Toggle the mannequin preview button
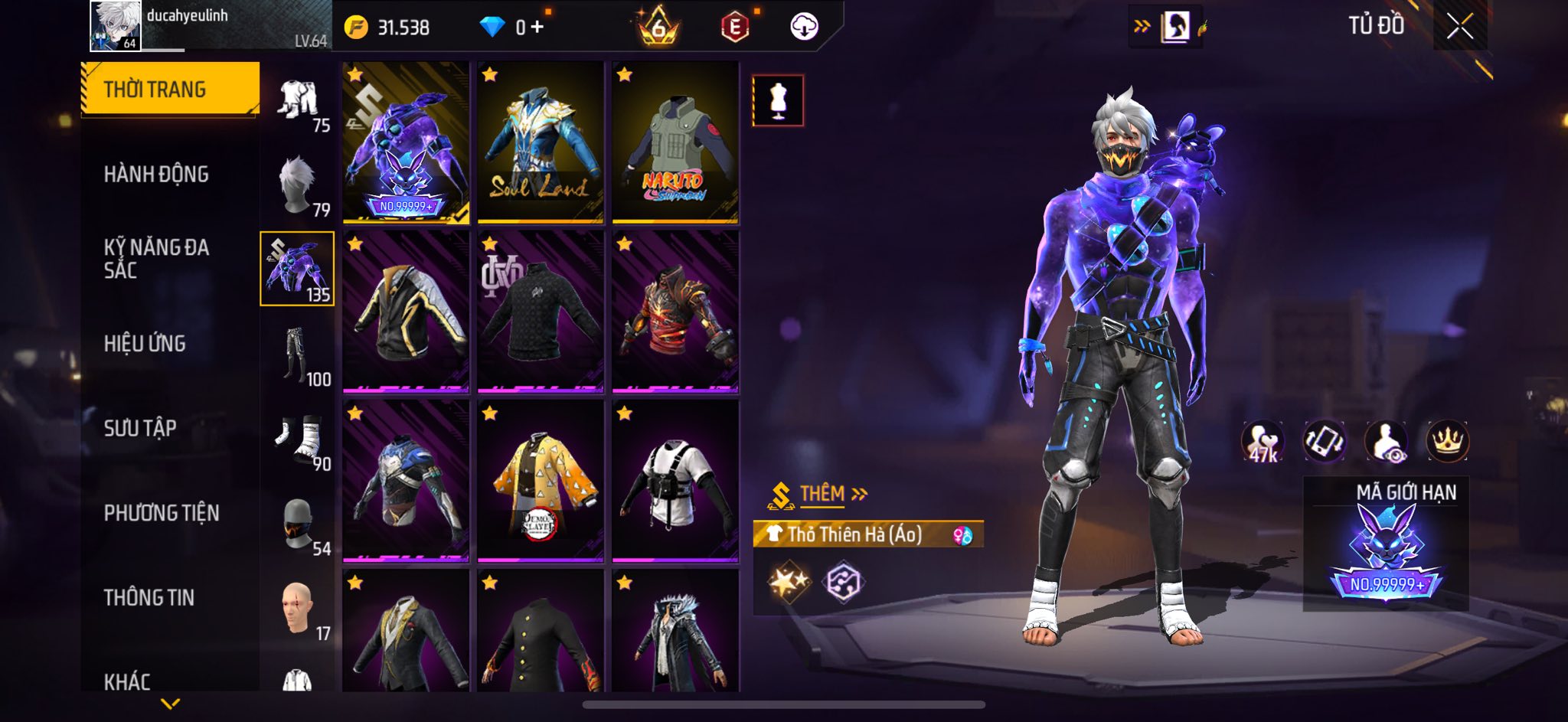The width and height of the screenshot is (1568, 722). coord(778,100)
